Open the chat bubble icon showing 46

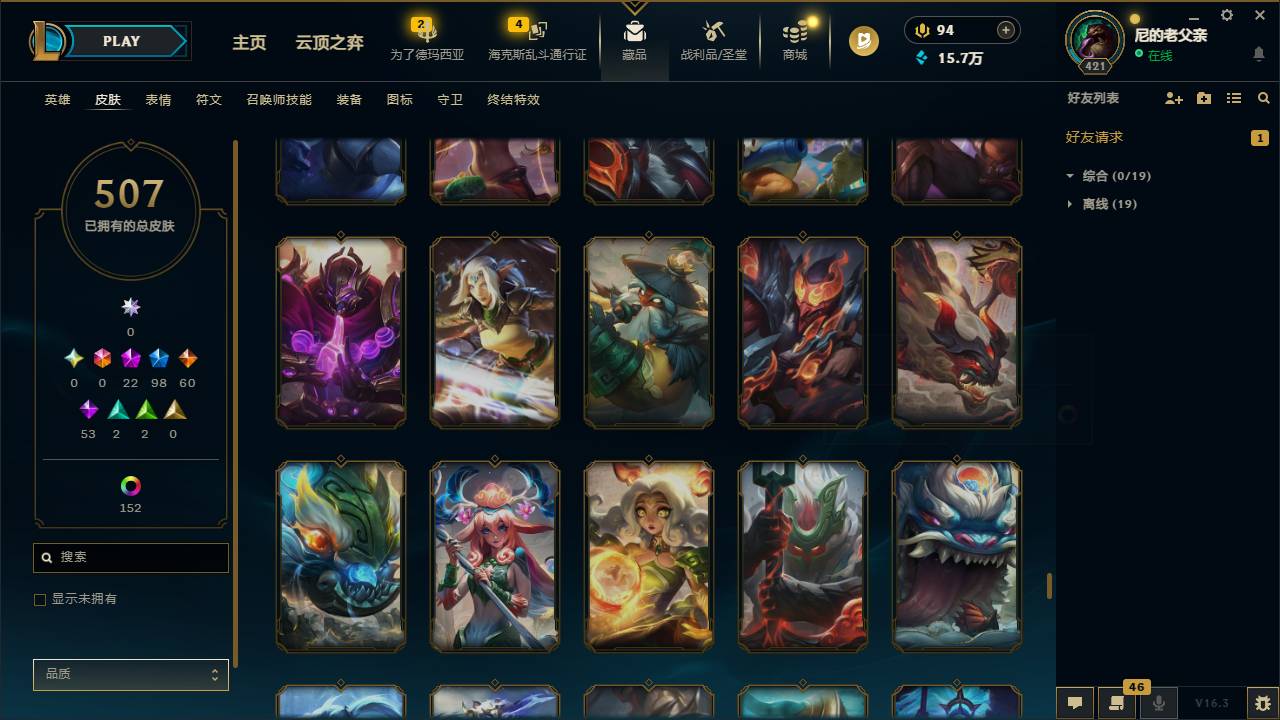coord(1117,704)
